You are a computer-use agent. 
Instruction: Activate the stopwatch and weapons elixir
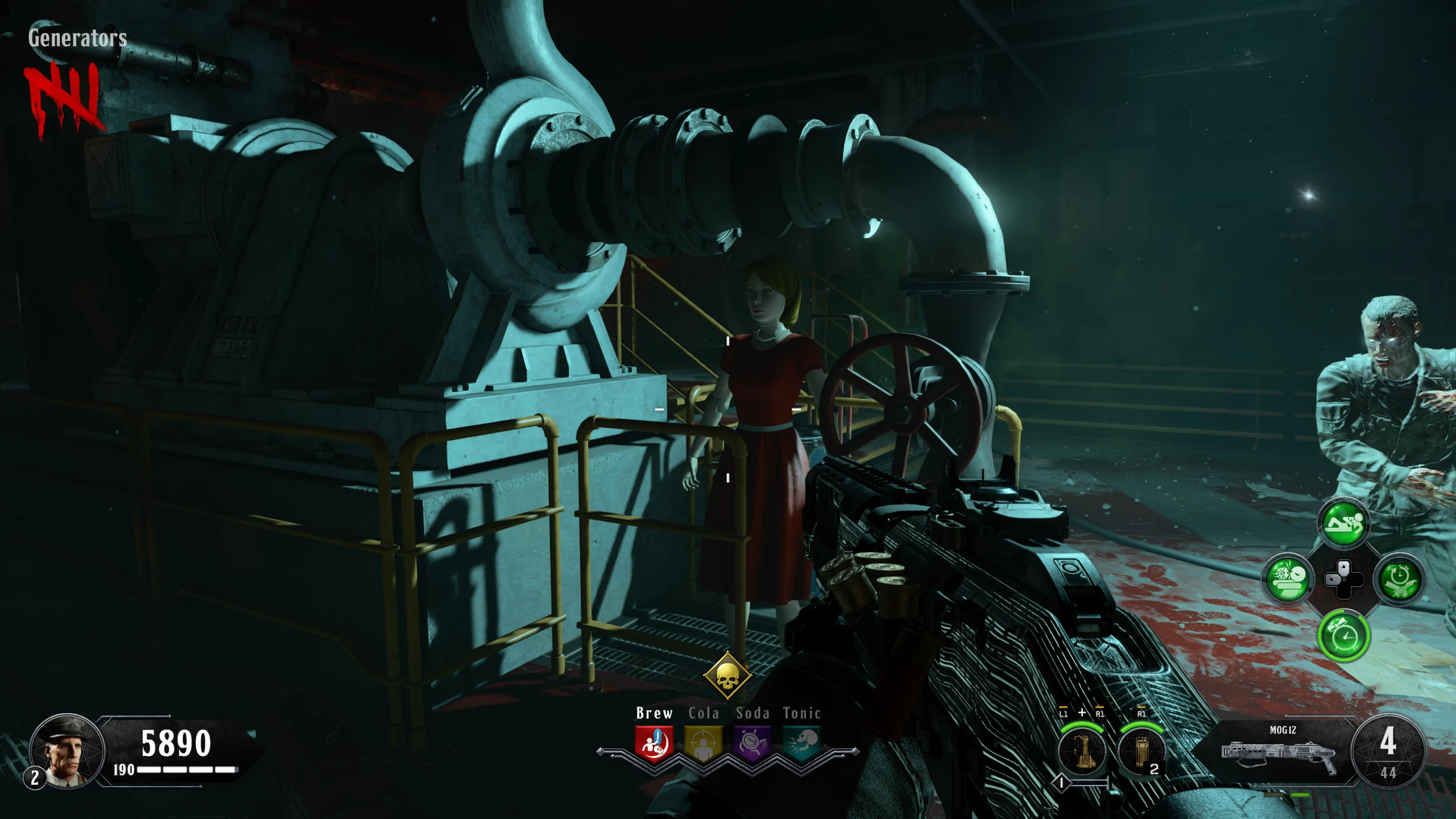(x=1399, y=580)
